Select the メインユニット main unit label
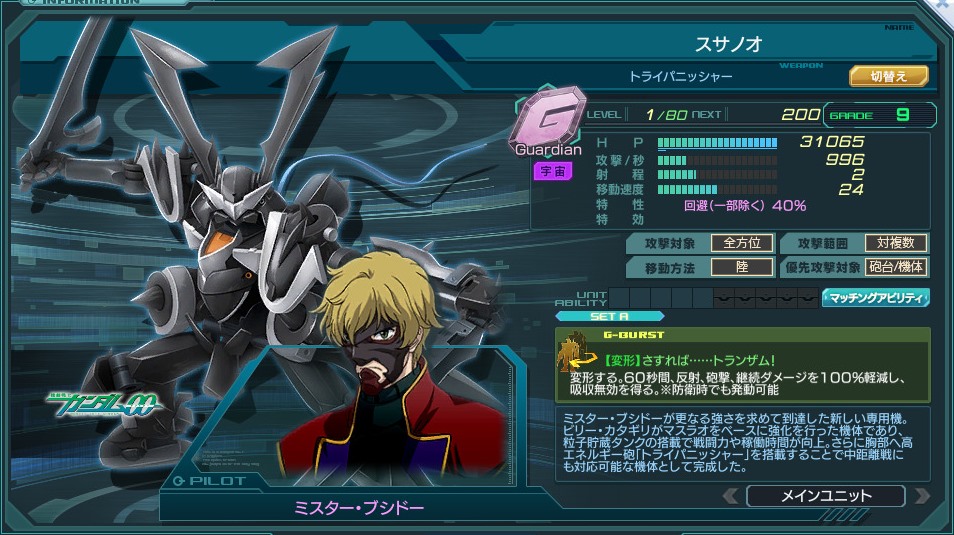 [x=825, y=496]
